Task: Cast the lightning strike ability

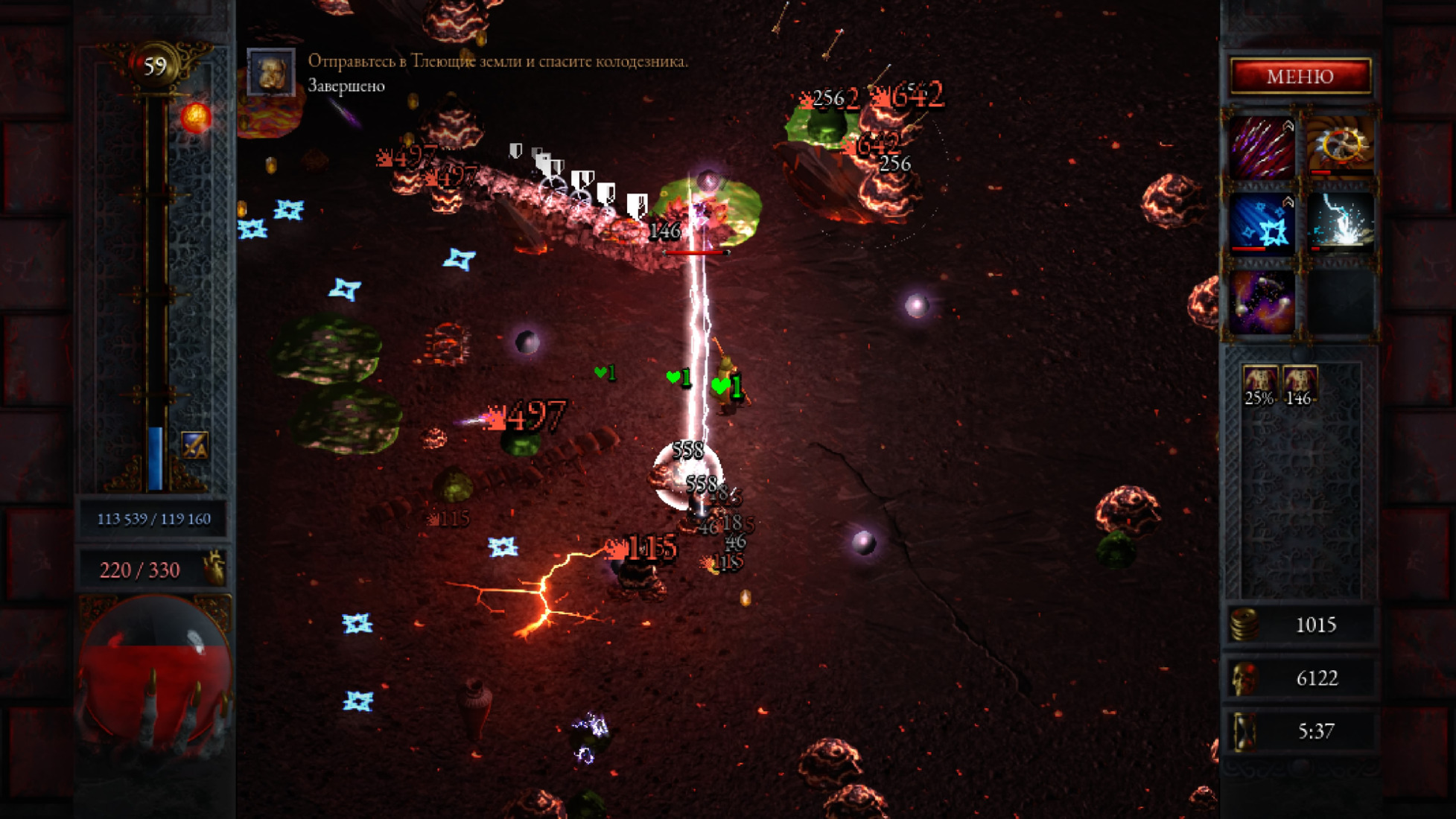Action: 1341,223
